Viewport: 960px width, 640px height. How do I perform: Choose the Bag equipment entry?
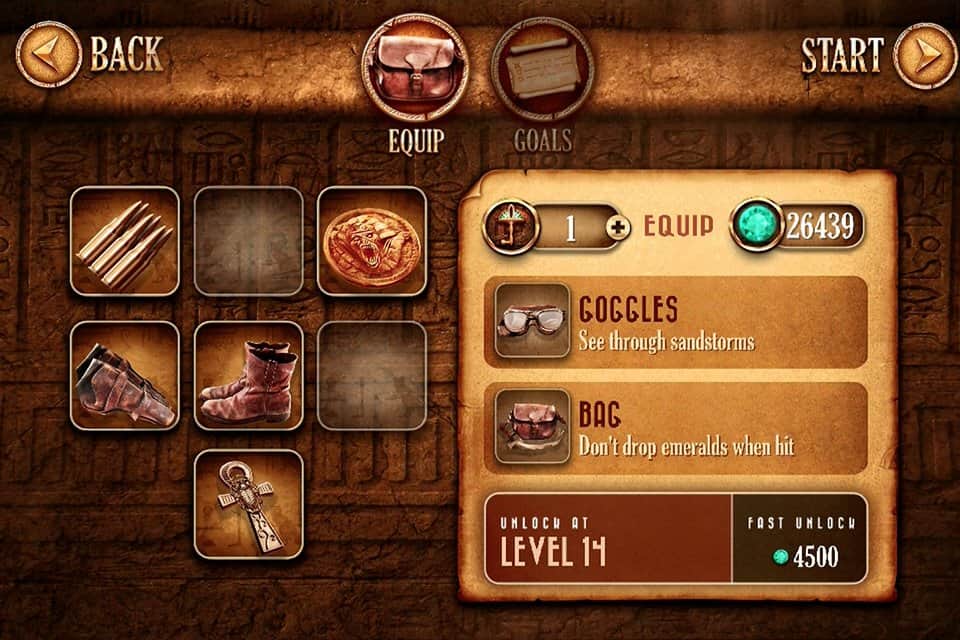675,428
